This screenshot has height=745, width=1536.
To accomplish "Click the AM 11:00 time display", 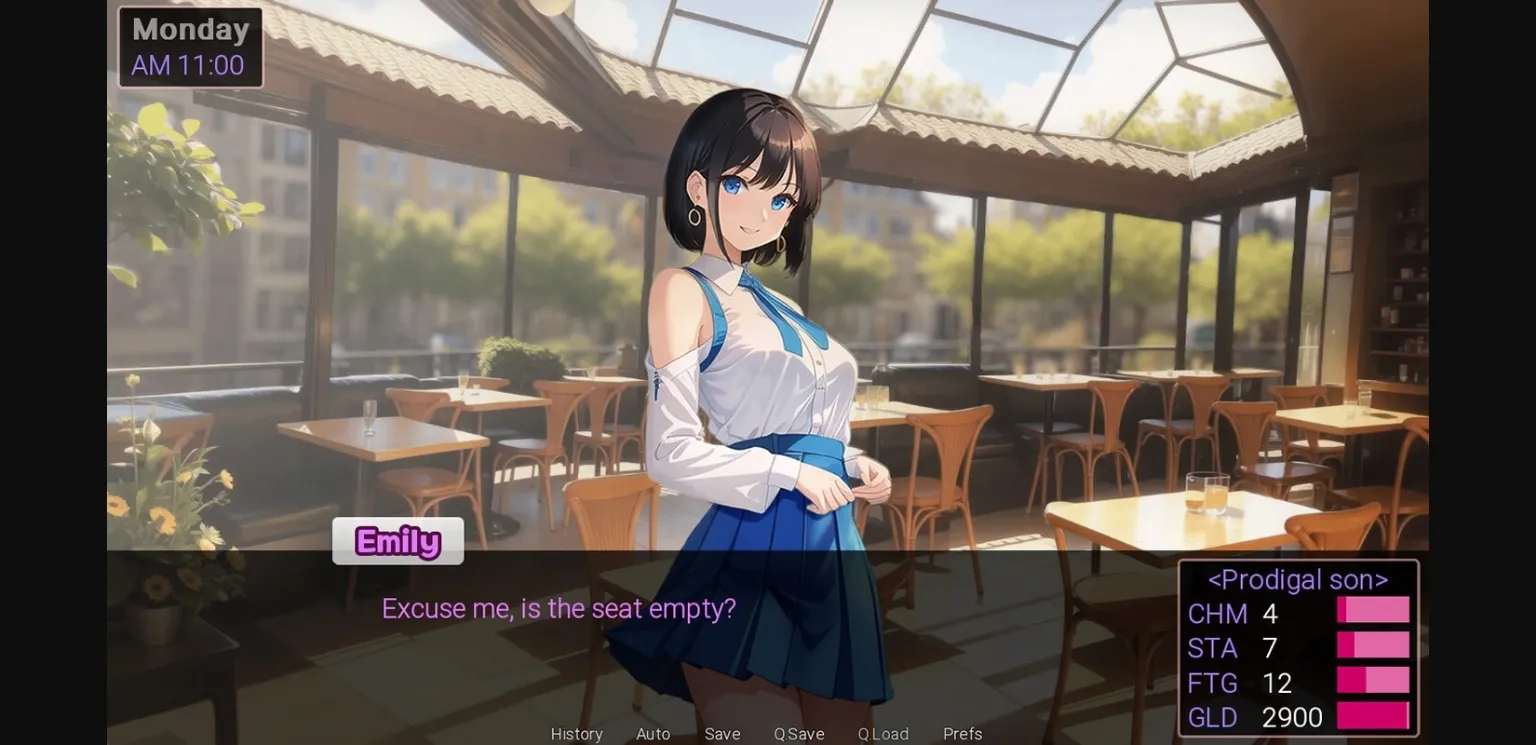I will [x=189, y=64].
